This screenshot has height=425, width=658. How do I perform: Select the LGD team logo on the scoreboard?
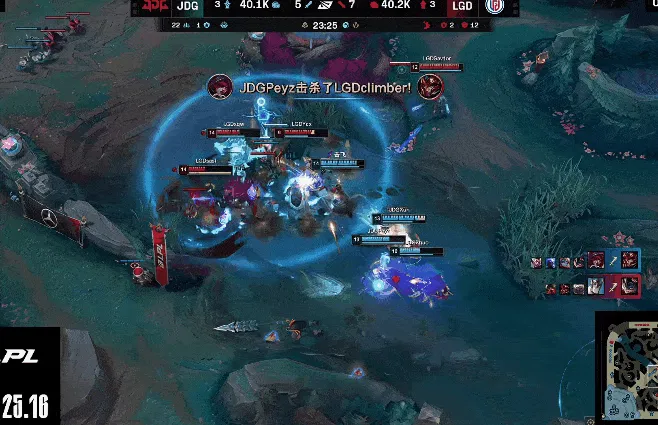coord(495,7)
